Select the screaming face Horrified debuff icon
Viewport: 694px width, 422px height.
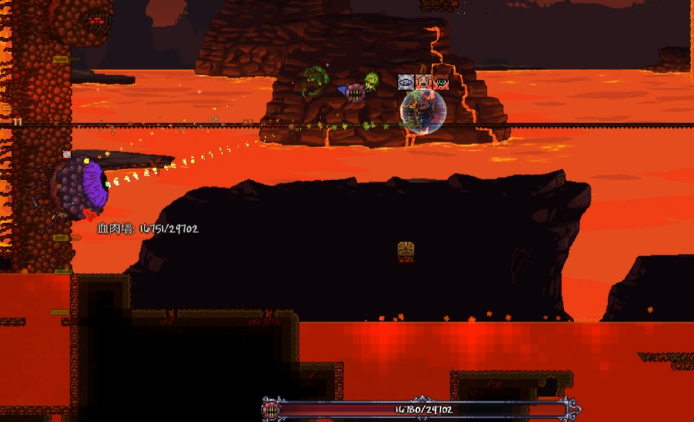[x=423, y=82]
